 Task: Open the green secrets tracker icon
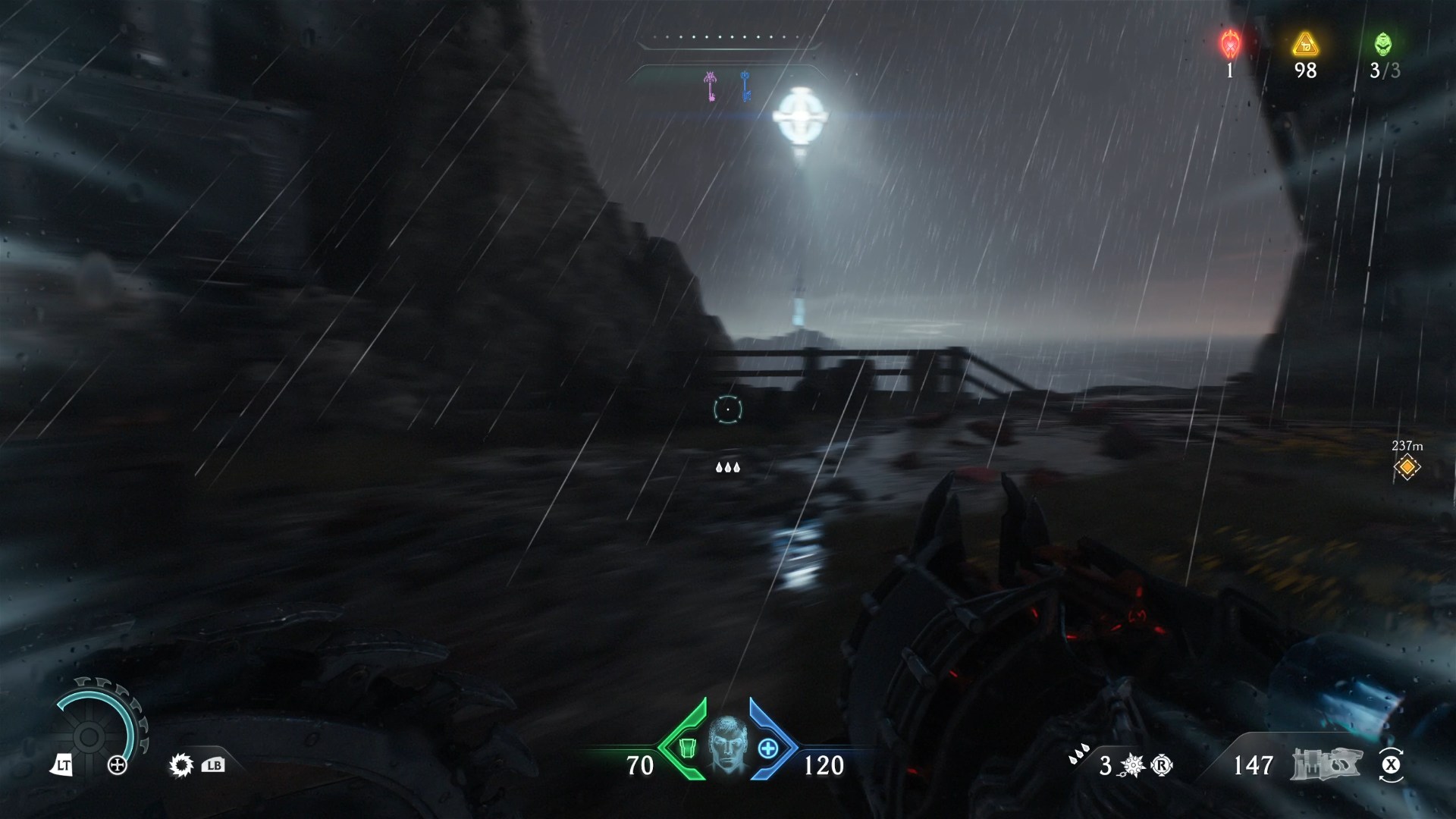1383,44
